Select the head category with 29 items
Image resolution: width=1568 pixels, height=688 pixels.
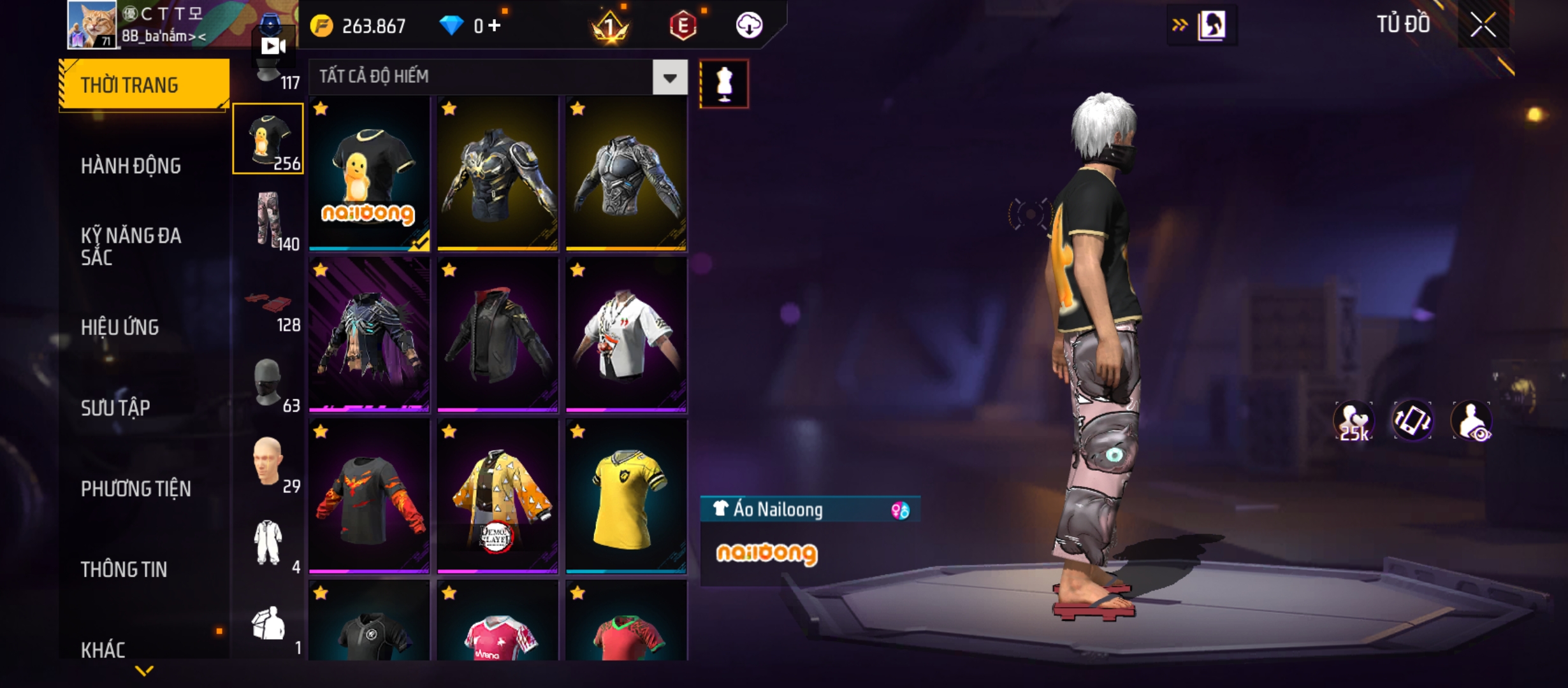coord(268,462)
